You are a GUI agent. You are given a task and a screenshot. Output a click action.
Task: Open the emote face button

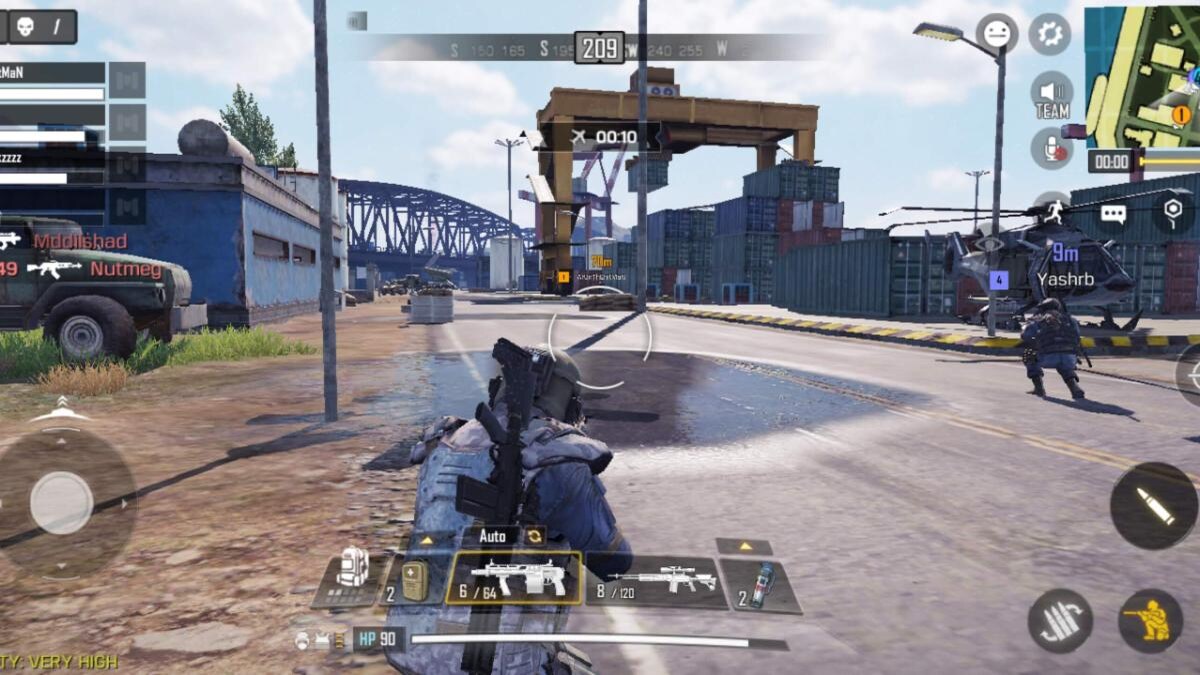[996, 34]
